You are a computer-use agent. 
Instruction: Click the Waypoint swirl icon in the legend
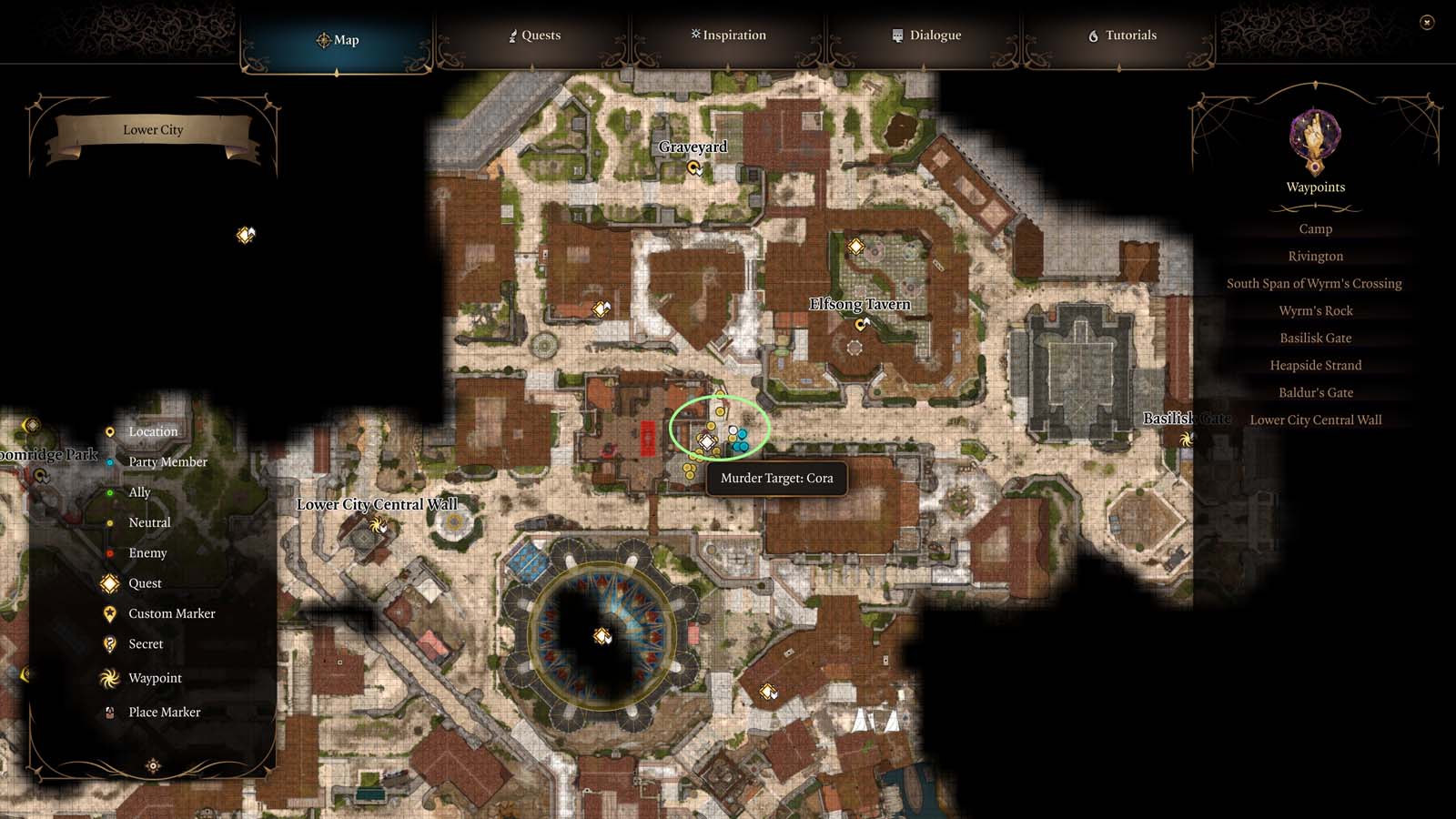click(111, 678)
